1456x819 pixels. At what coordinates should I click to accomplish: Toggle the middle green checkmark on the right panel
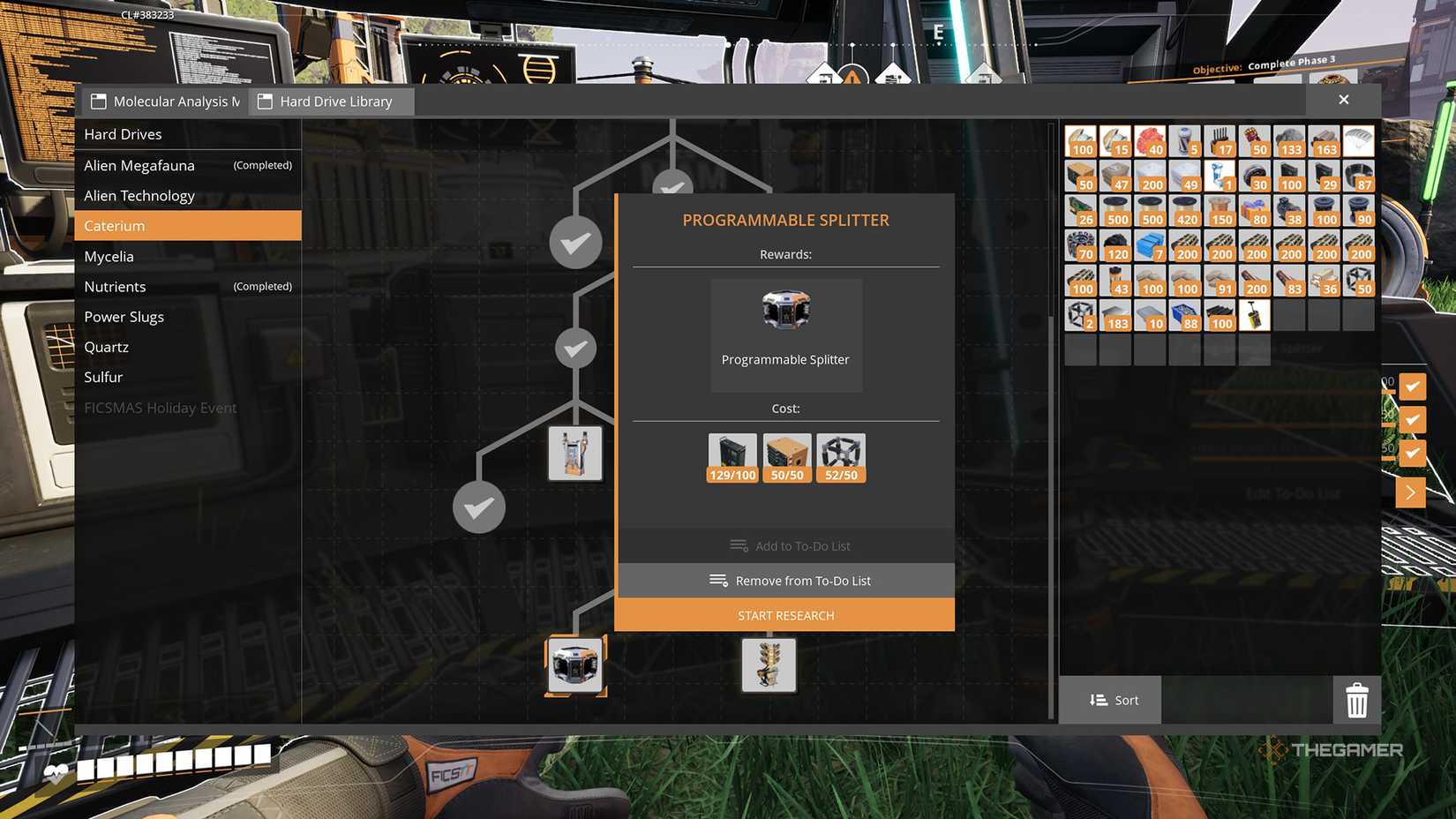pos(1413,419)
